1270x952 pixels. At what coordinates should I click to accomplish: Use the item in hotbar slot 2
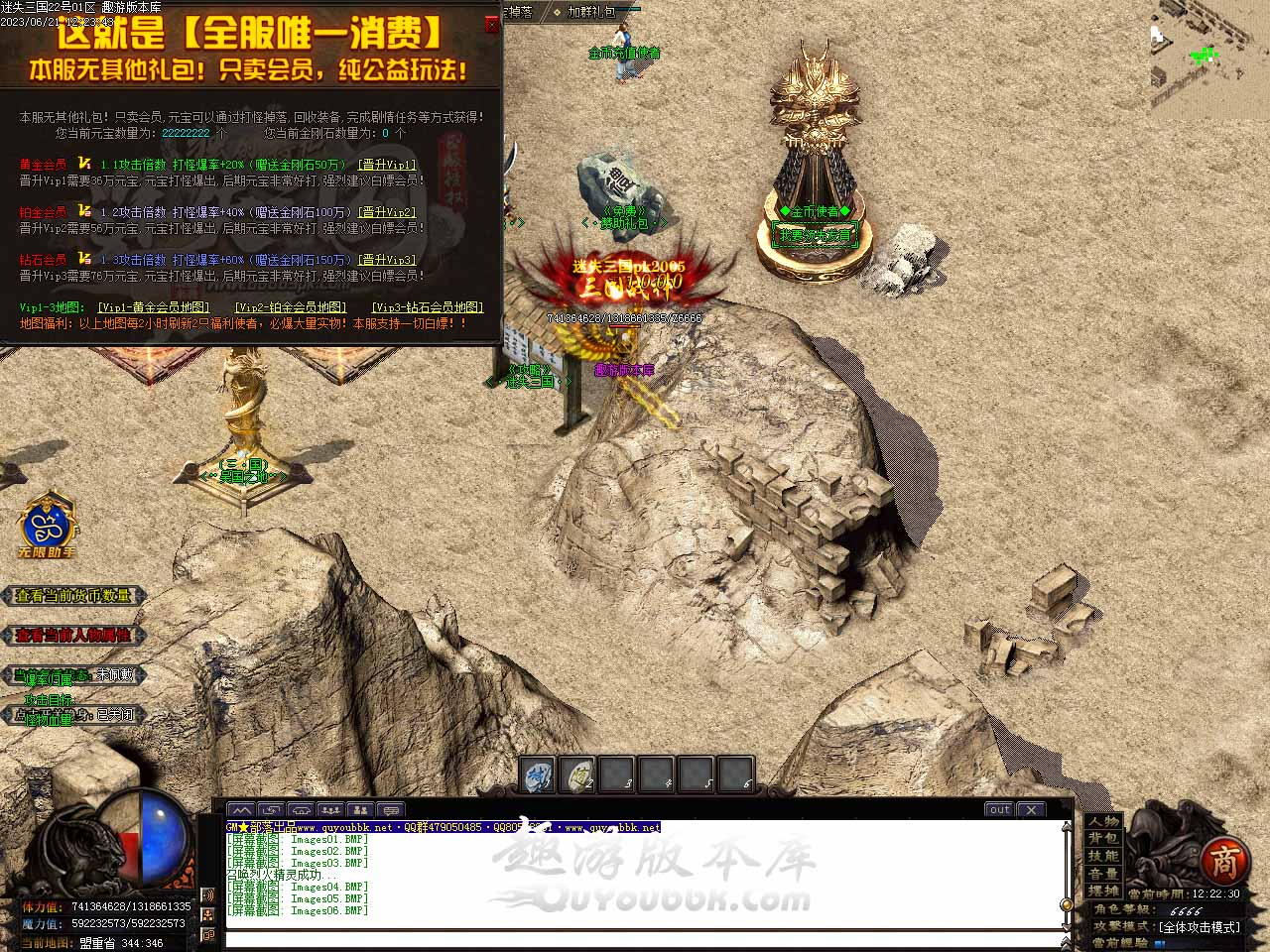click(x=577, y=775)
